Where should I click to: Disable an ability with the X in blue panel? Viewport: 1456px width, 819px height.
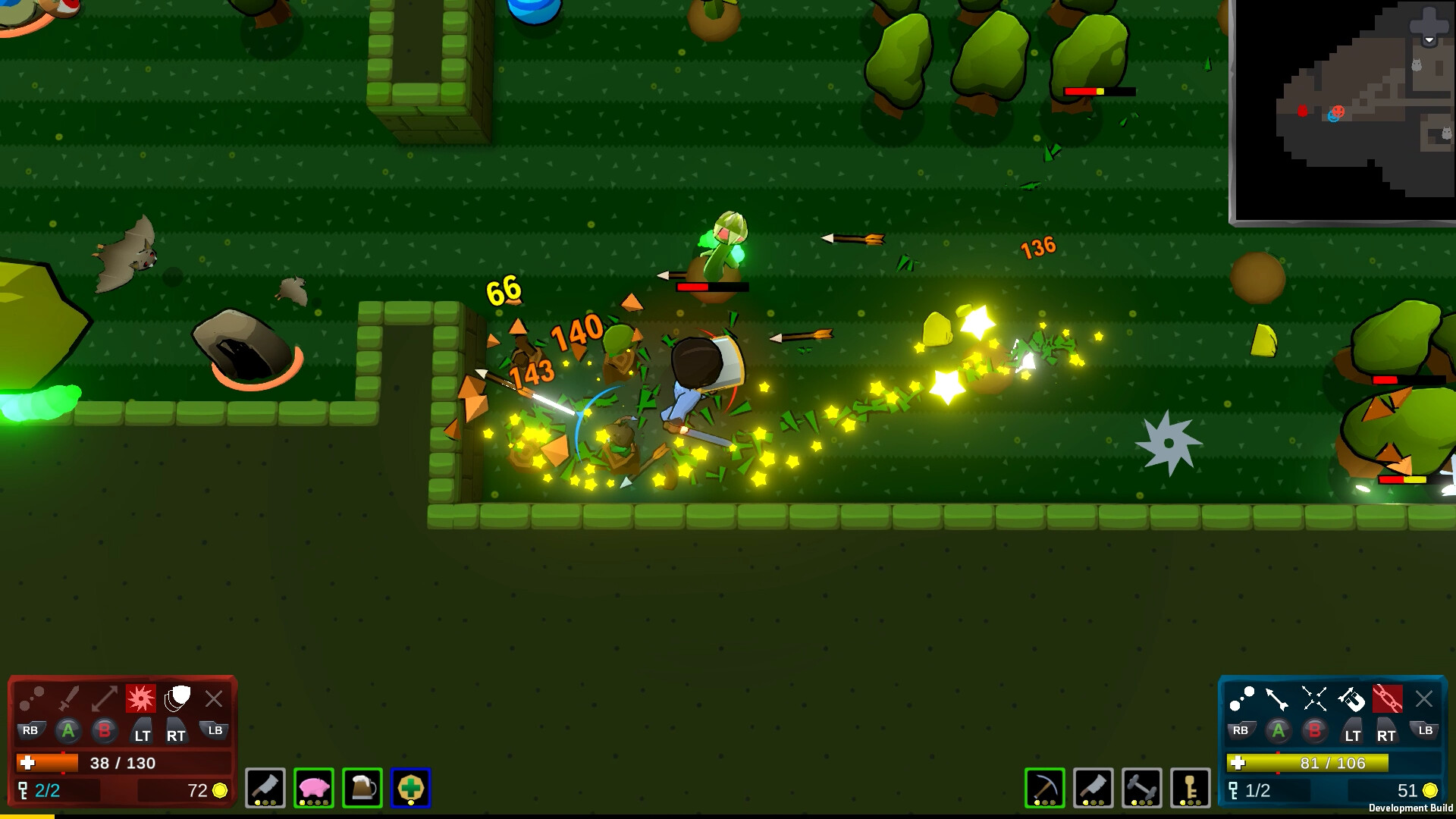coord(1425,699)
